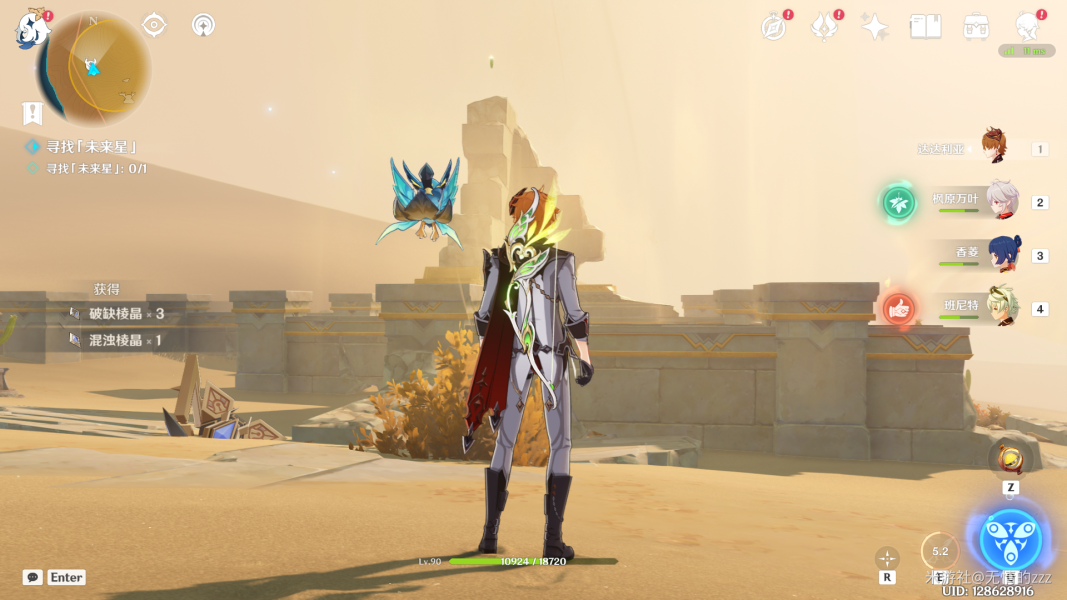1067x600 pixels.
Task: Open the quest log banner icon
Action: pyautogui.click(x=33, y=113)
